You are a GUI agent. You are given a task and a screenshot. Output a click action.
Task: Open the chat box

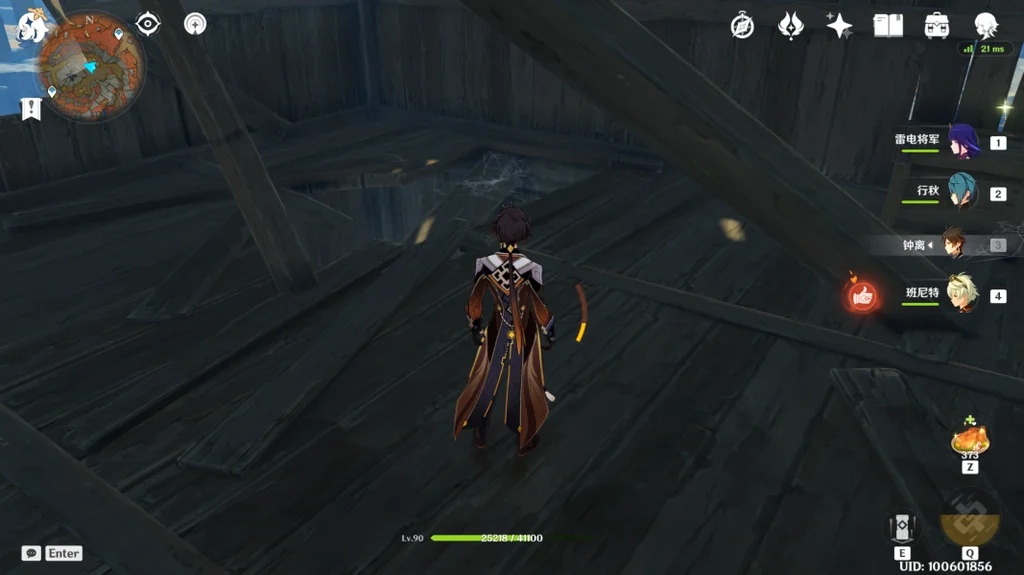[x=32, y=553]
